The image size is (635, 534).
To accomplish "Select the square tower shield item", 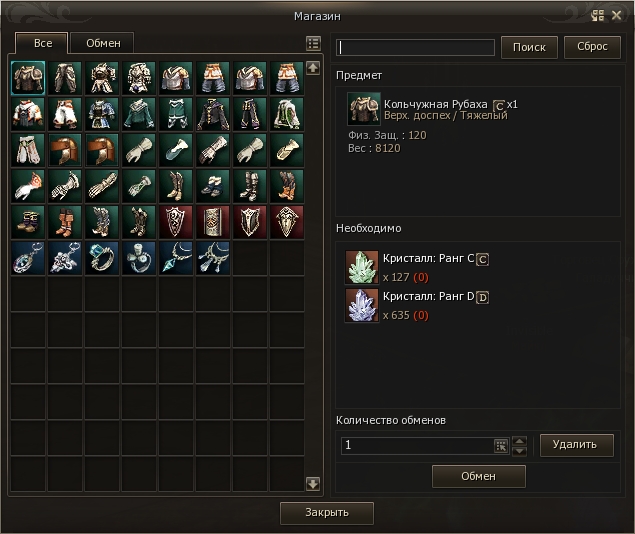I will pyautogui.click(x=213, y=222).
